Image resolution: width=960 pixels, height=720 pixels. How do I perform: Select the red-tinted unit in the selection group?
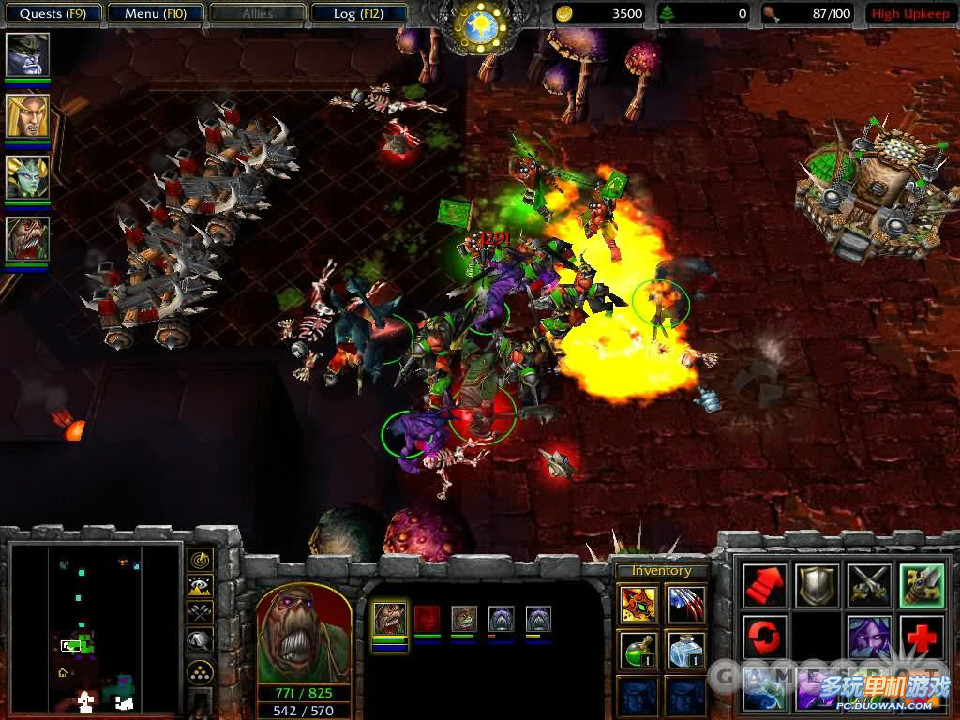tap(427, 618)
